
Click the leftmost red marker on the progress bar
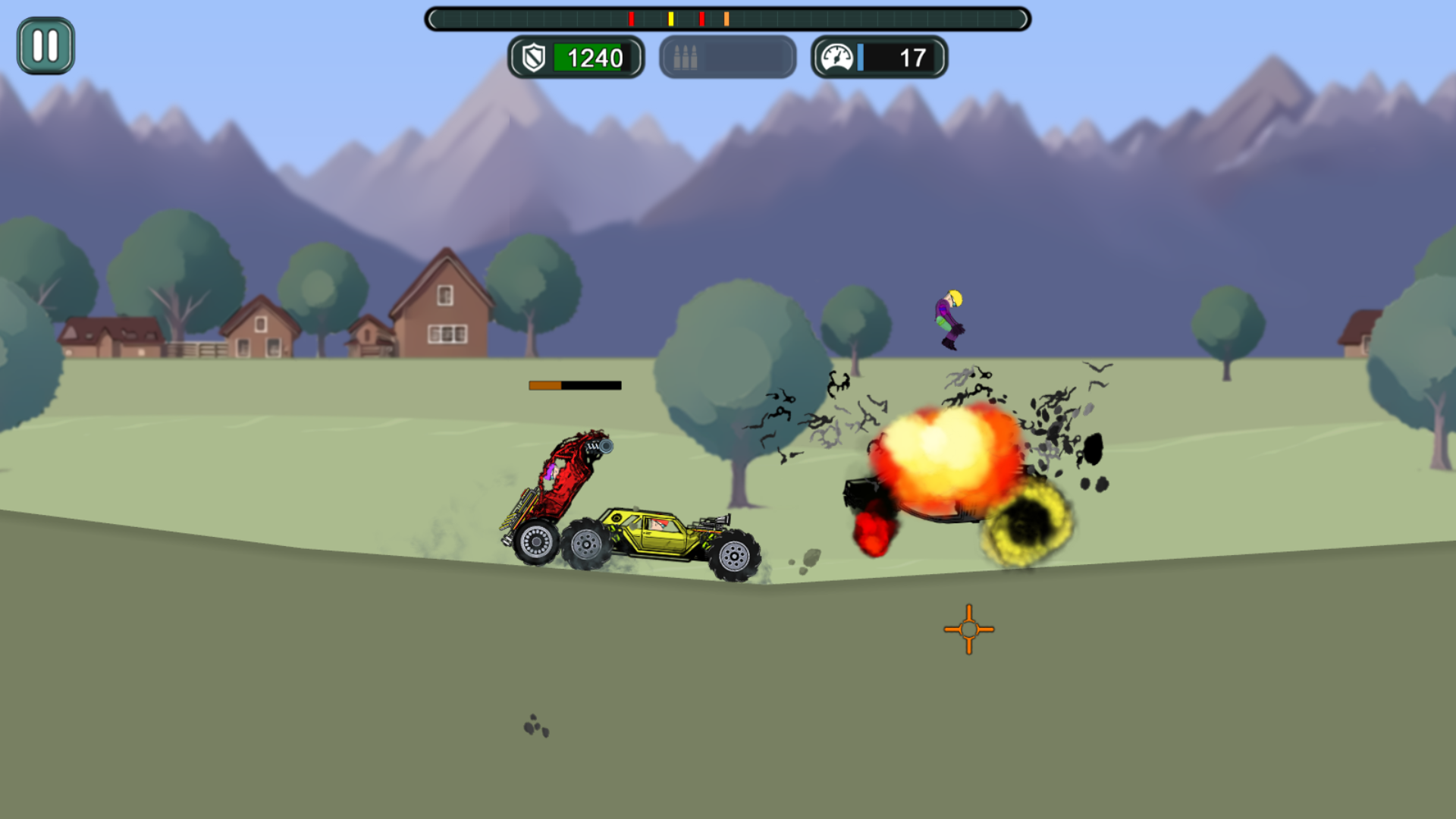630,19
